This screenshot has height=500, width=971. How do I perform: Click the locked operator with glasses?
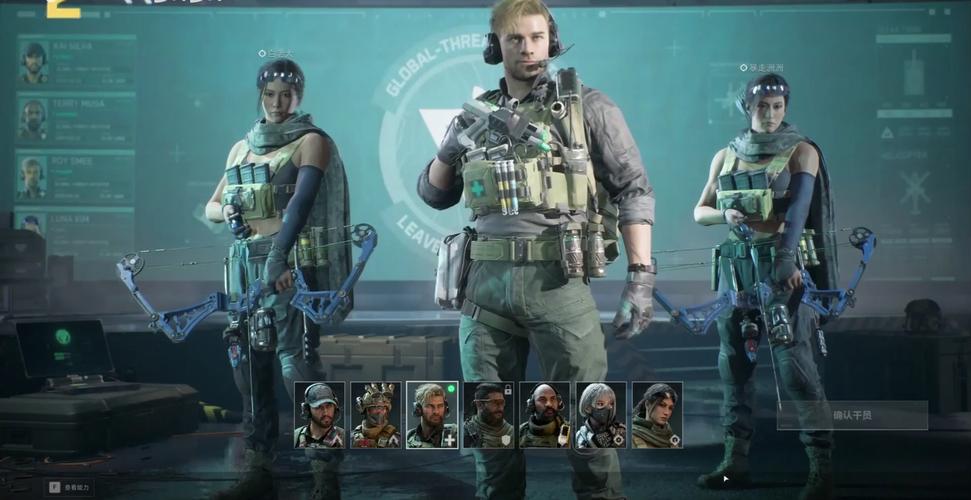(488, 415)
